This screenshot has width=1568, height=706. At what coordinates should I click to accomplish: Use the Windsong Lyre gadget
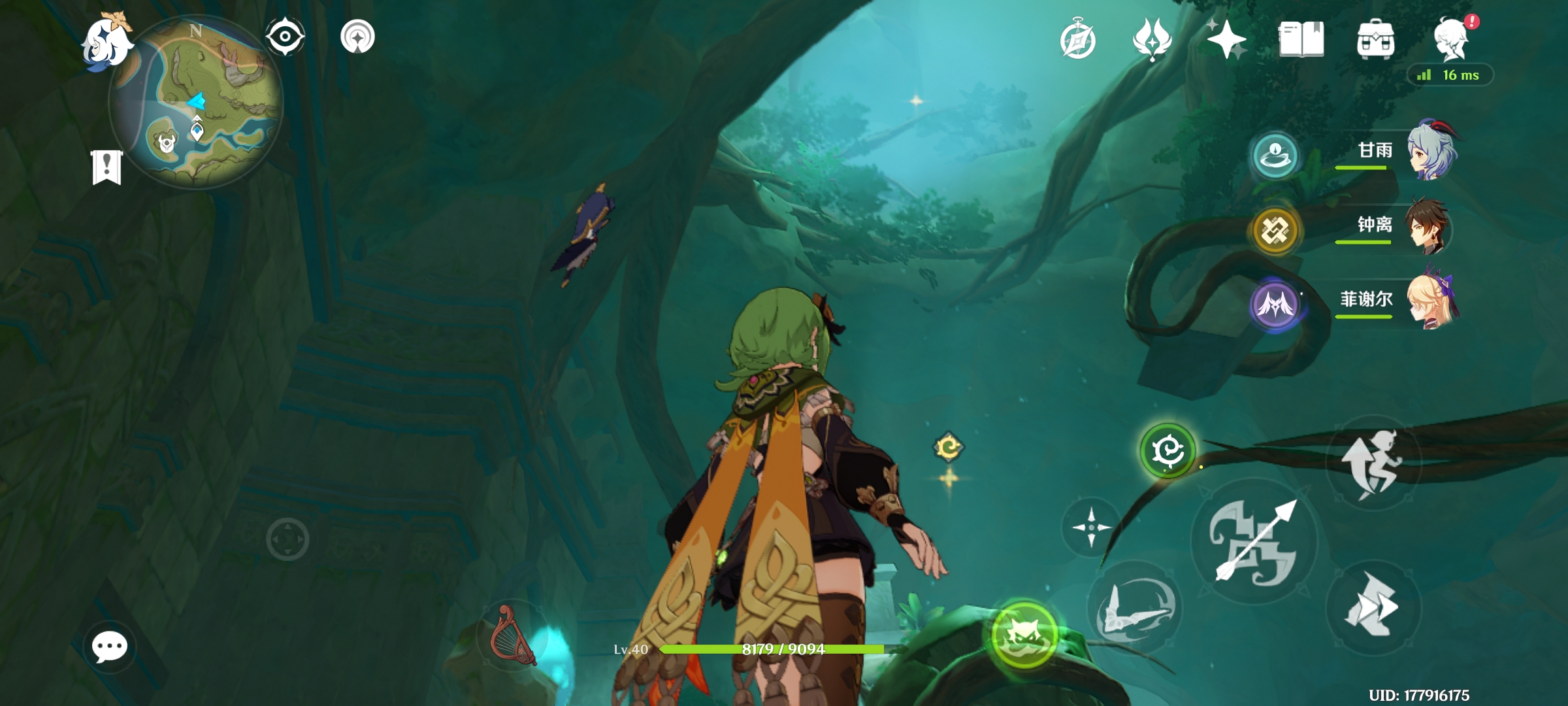point(513,634)
